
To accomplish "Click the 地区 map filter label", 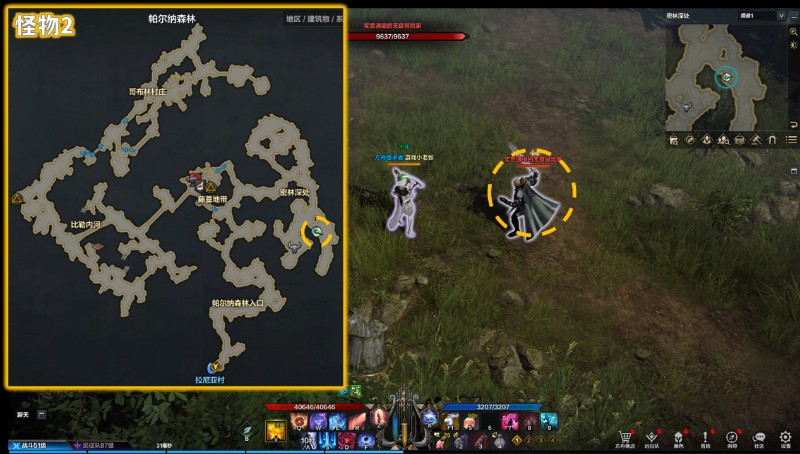I will (x=293, y=18).
